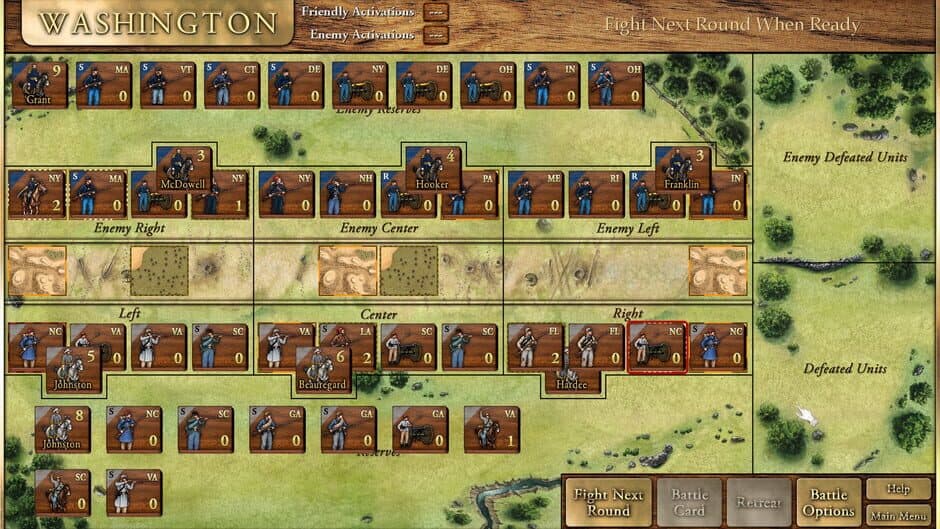Image resolution: width=940 pixels, height=529 pixels.
Task: Select Johnston's card with strength 5
Action: point(73,369)
